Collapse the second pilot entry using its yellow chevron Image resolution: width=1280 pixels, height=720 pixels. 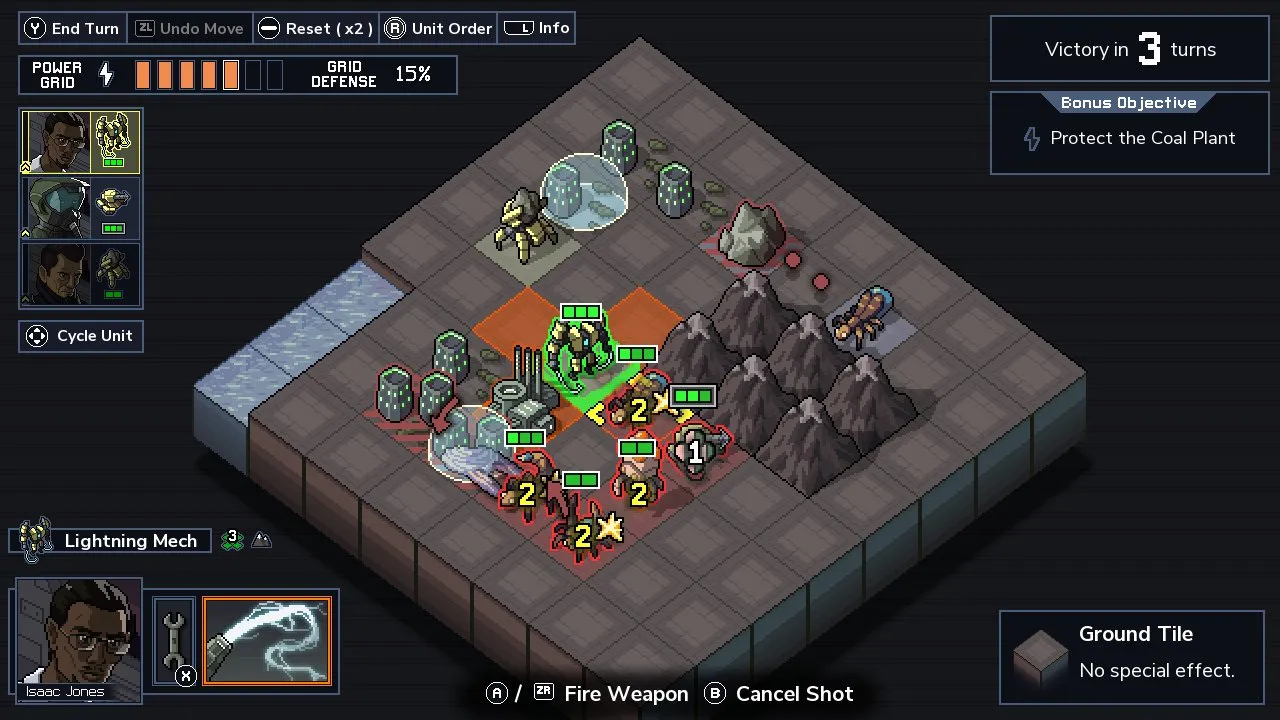(x=25, y=232)
